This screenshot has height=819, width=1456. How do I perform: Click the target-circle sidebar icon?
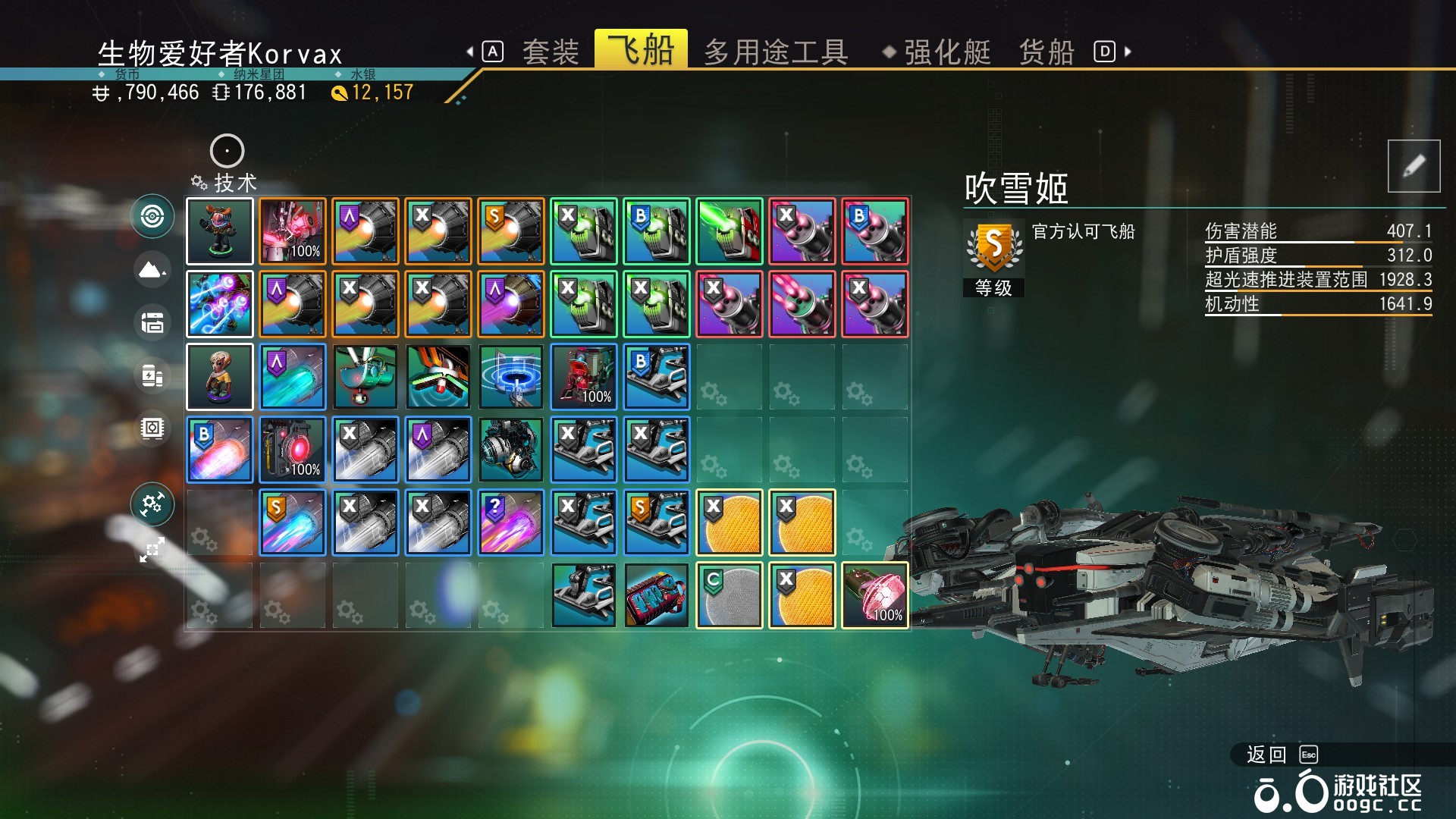pyautogui.click(x=152, y=216)
